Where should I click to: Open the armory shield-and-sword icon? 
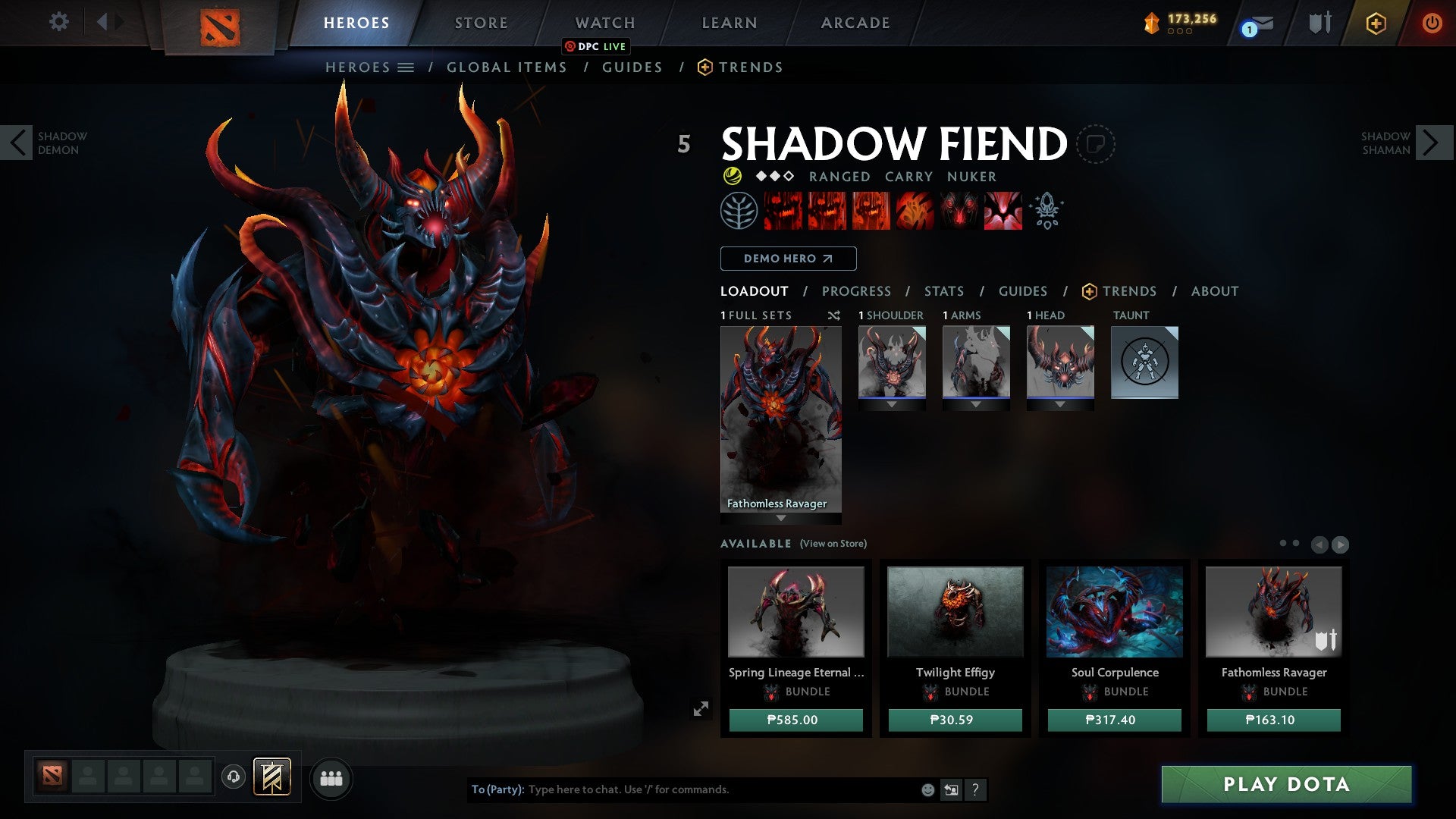[x=1319, y=23]
